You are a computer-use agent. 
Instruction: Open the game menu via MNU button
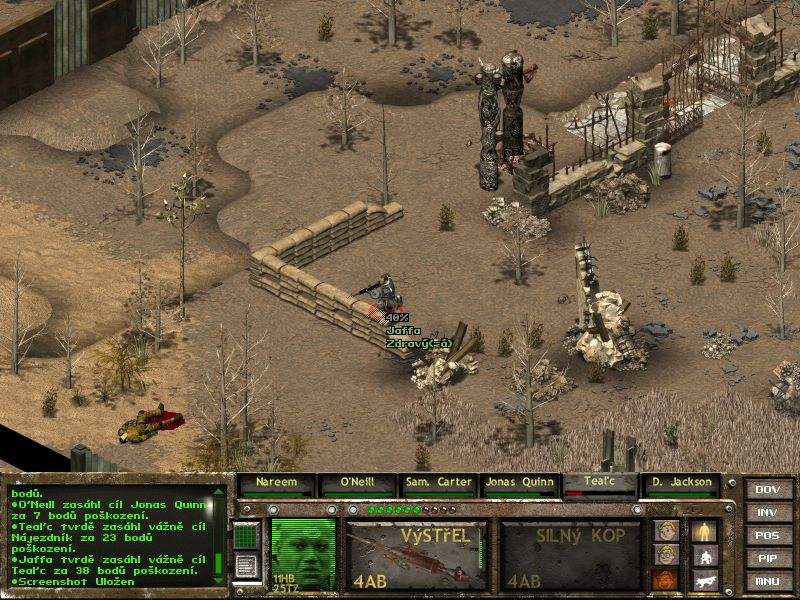[x=767, y=582]
